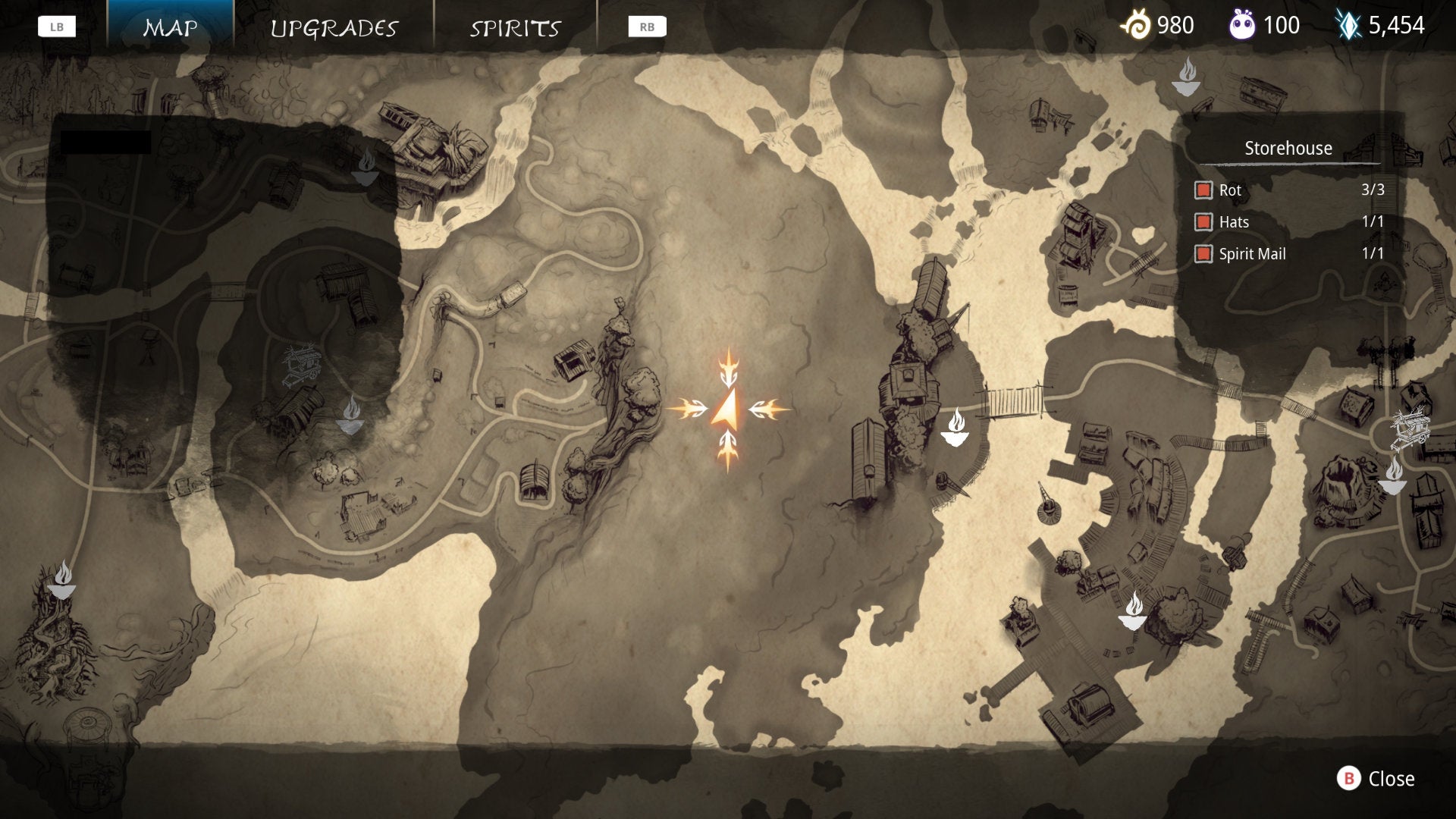Switch to the UPGRADES tab
The height and width of the screenshot is (819, 1456).
click(332, 28)
